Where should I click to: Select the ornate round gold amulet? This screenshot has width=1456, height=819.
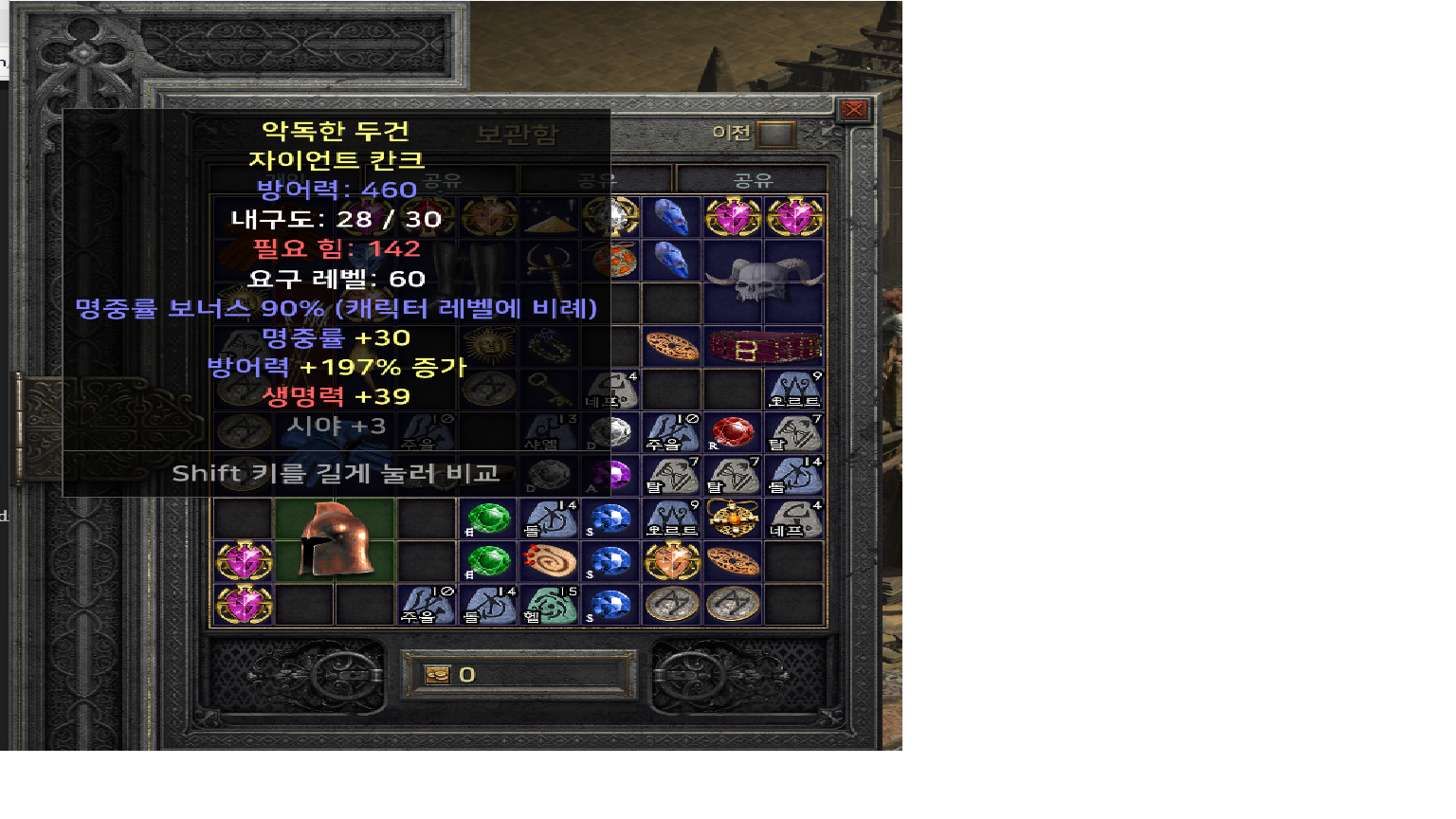(733, 519)
